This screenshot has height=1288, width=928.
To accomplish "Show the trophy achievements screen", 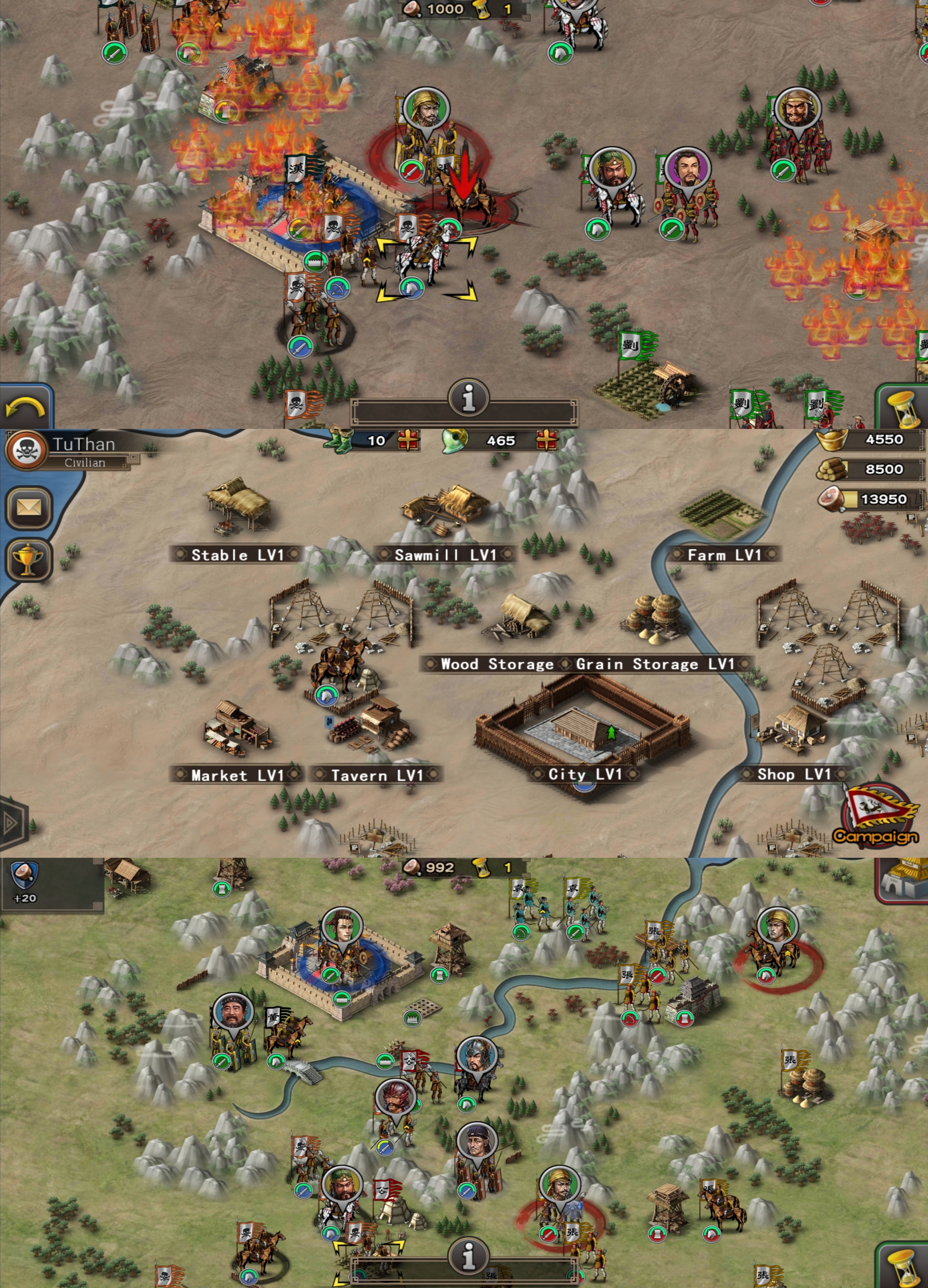I will [28, 560].
